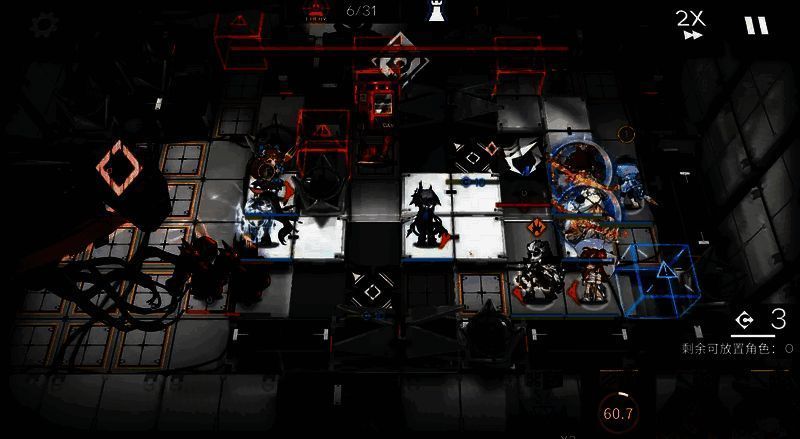Open the settings gear menu

coord(42,25)
